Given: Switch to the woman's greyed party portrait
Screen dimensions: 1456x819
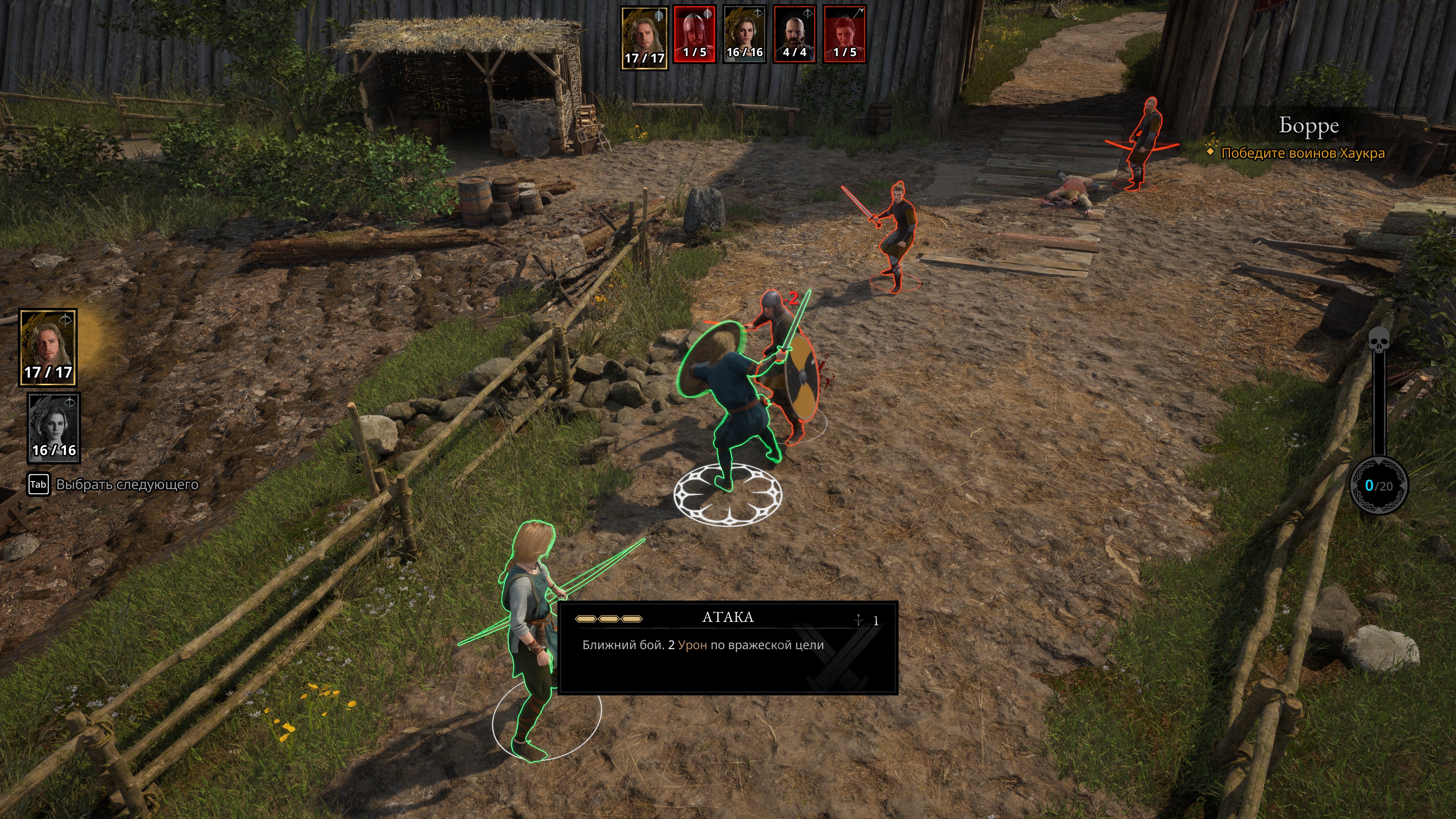Looking at the screenshot, I should (54, 427).
